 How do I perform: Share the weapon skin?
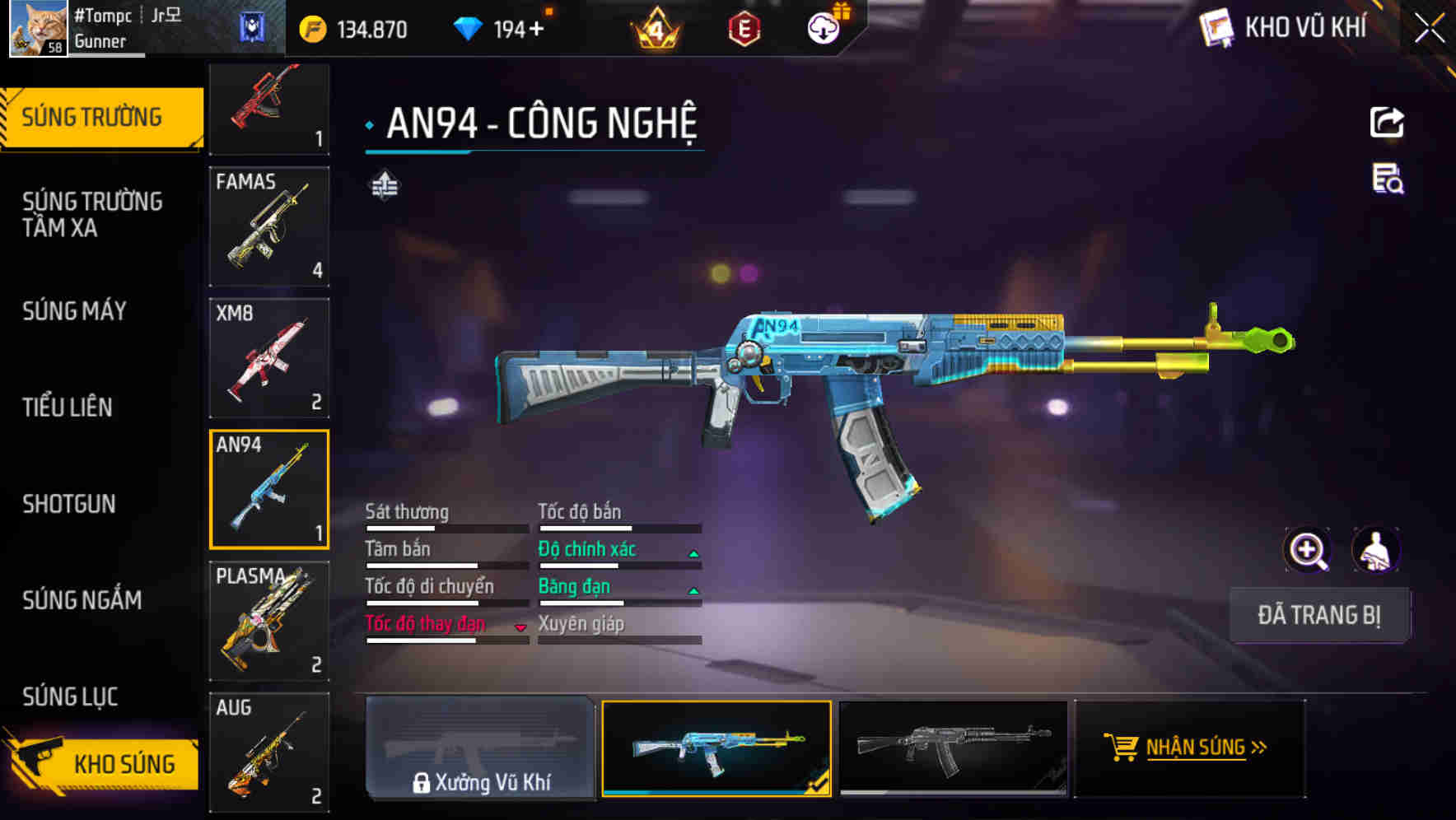[x=1387, y=123]
